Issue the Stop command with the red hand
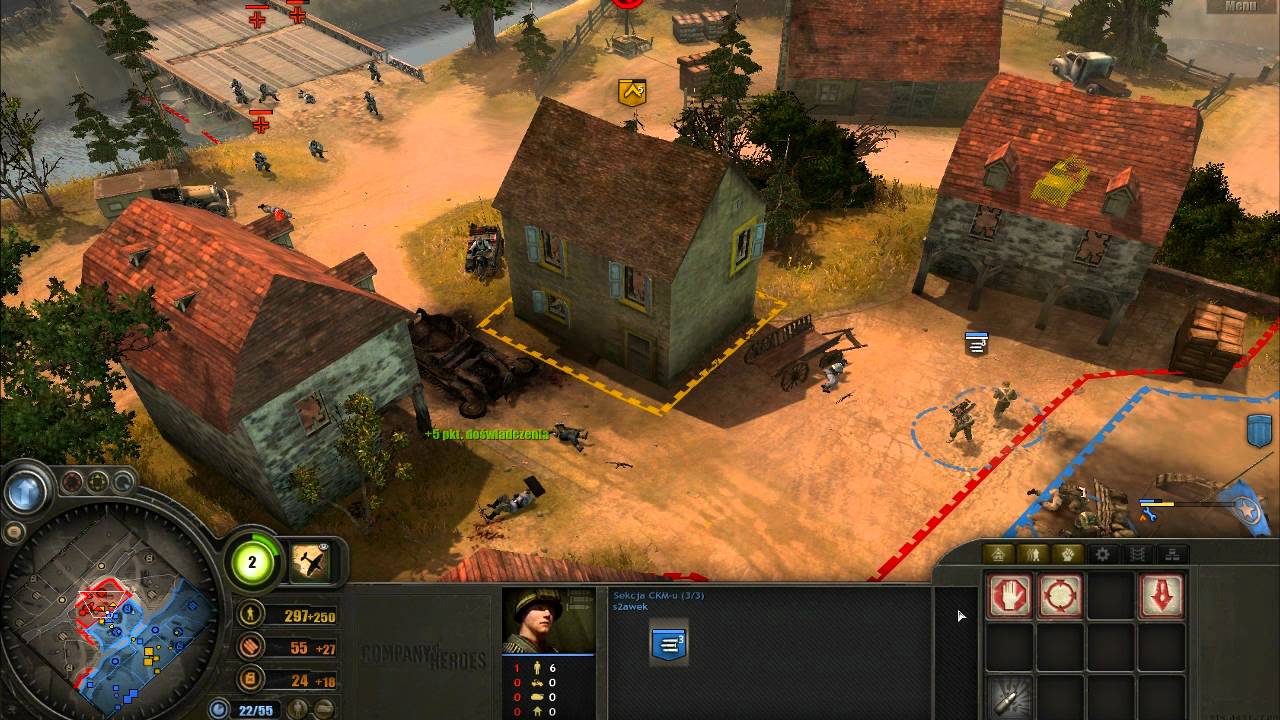This screenshot has width=1280, height=720. click(x=1010, y=597)
